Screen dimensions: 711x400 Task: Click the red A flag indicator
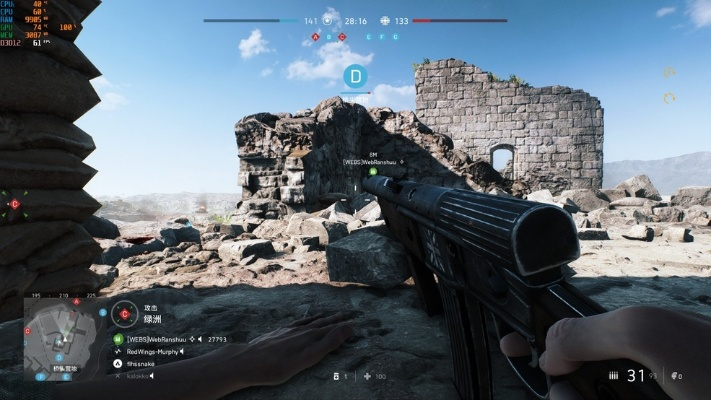click(316, 36)
